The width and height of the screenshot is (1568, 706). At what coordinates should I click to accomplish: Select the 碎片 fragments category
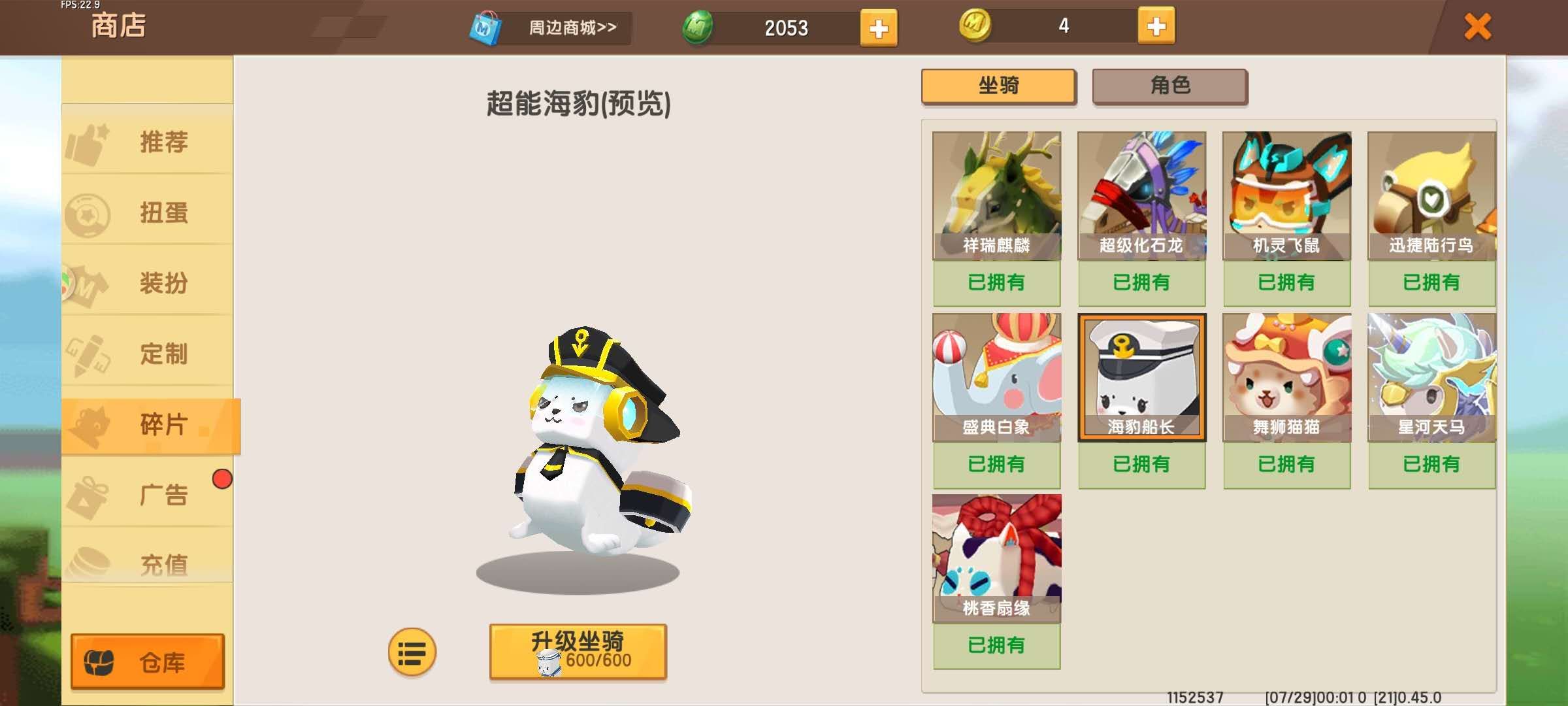(150, 425)
